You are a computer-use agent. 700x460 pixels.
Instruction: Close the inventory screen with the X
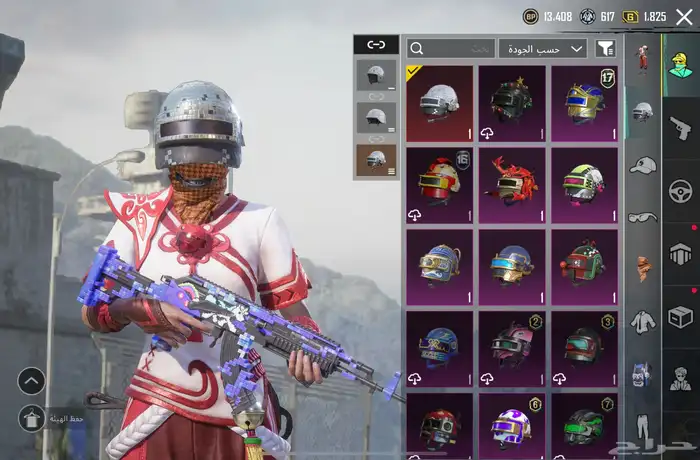coord(684,17)
